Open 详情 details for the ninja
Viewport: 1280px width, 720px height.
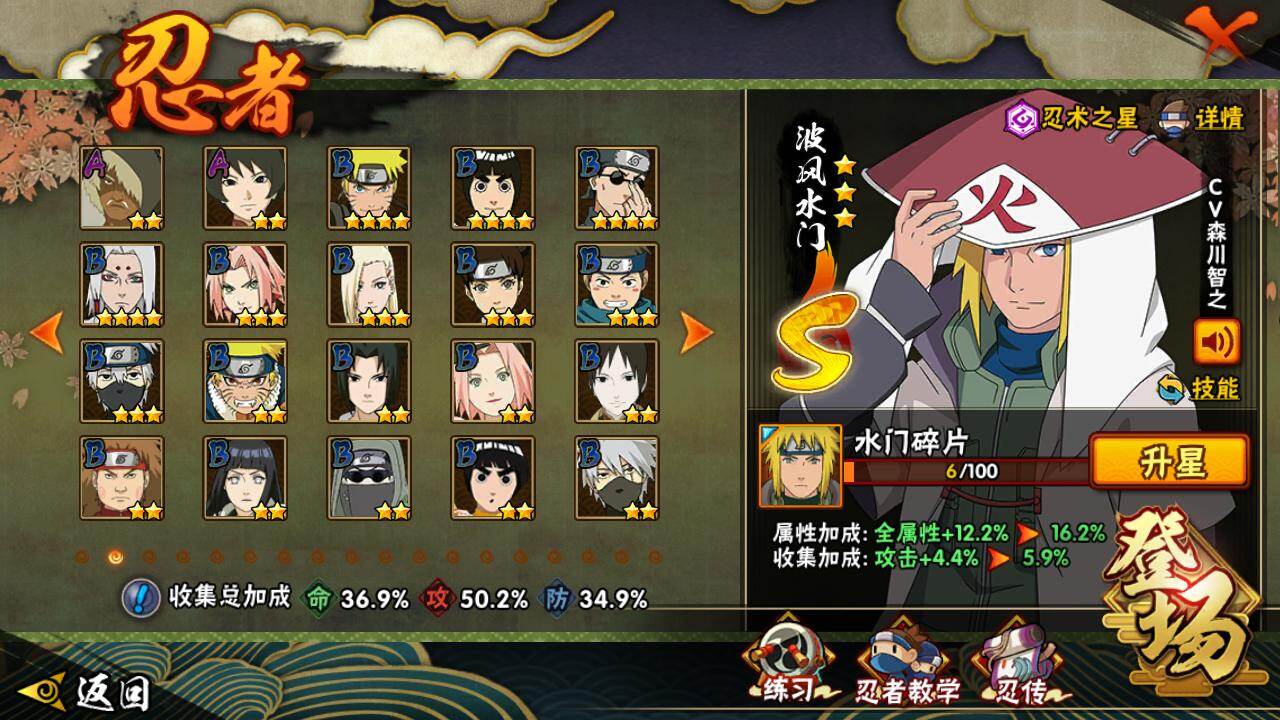(1201, 118)
